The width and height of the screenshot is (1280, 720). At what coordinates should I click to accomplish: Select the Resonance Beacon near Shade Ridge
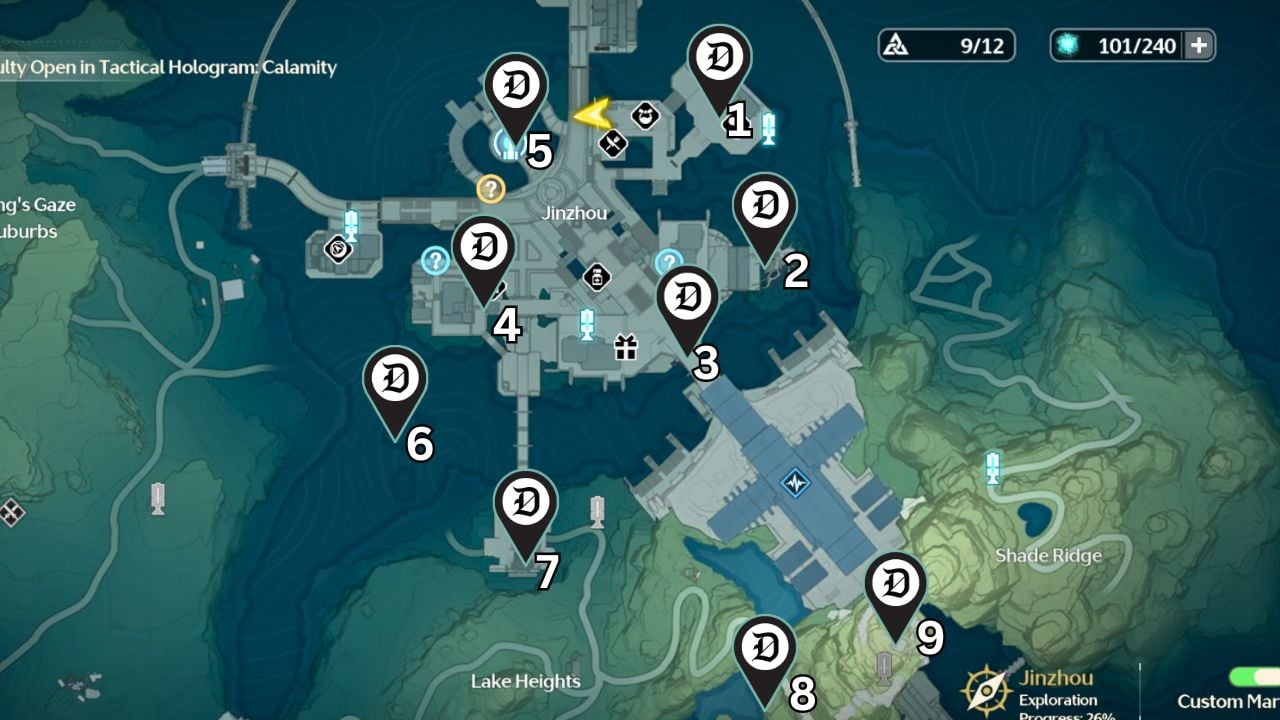click(991, 468)
